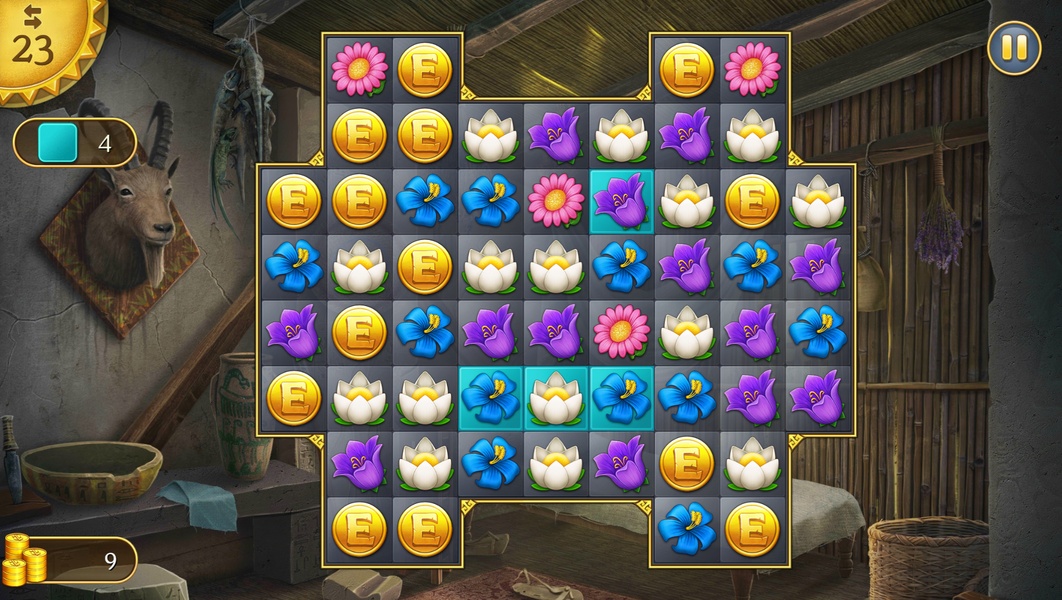Pick the pink daisy beside the teal purple flower

[556, 199]
